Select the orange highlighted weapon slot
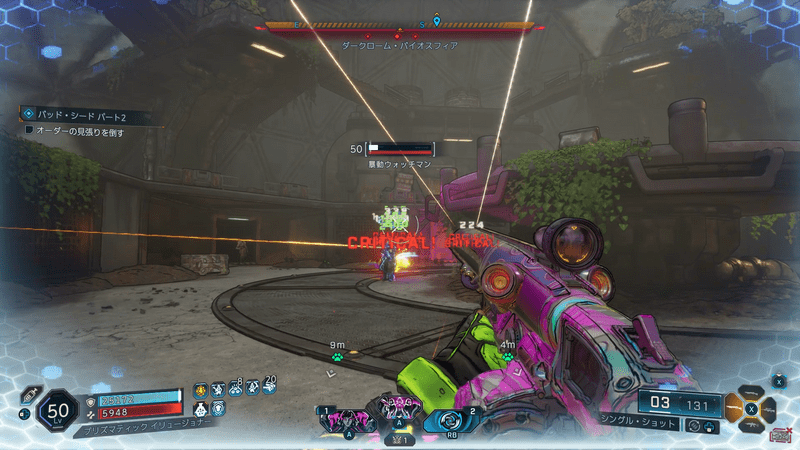The width and height of the screenshot is (800, 450). (733, 408)
